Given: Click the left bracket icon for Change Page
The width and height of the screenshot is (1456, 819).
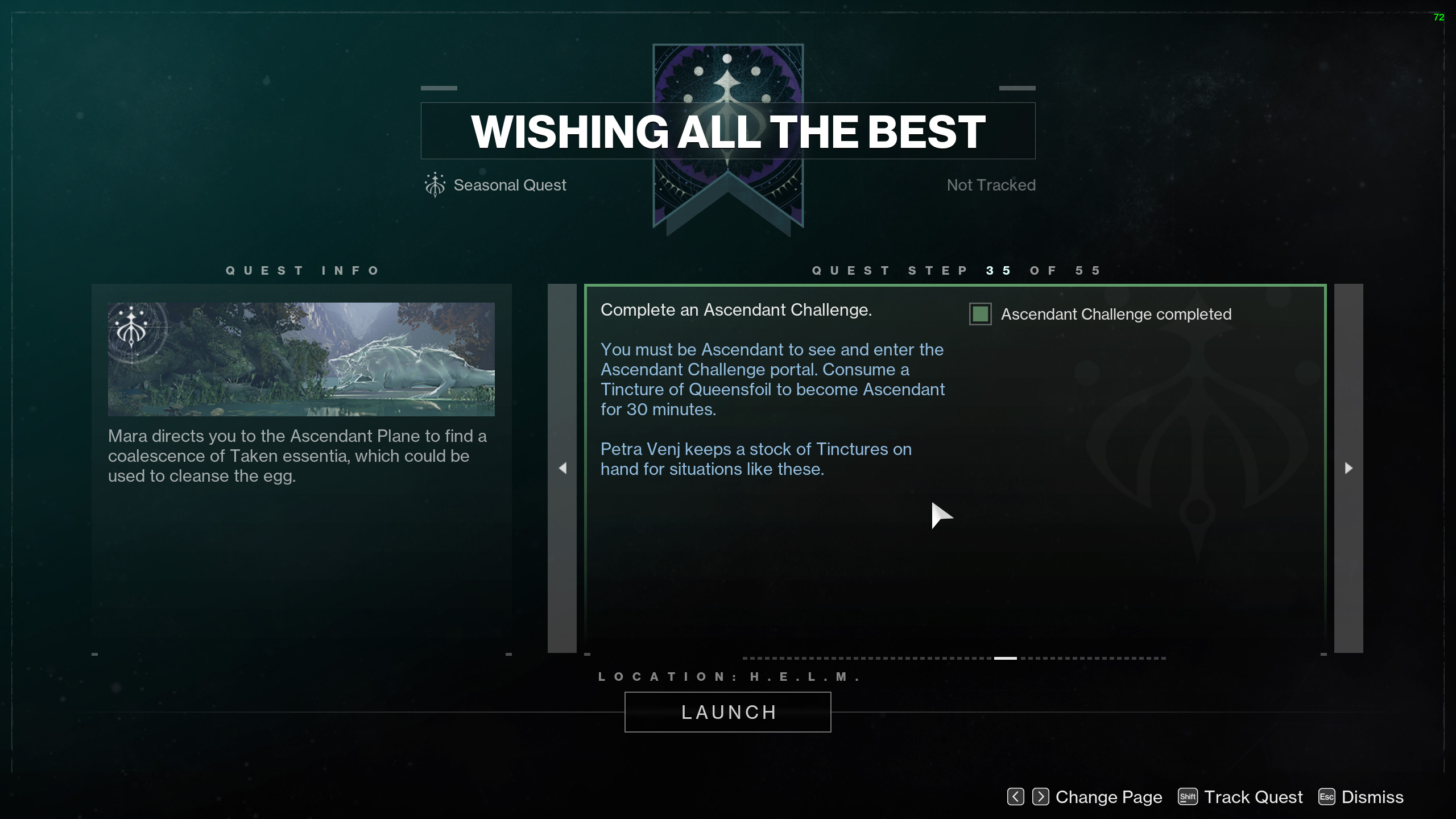Looking at the screenshot, I should pos(1015,797).
